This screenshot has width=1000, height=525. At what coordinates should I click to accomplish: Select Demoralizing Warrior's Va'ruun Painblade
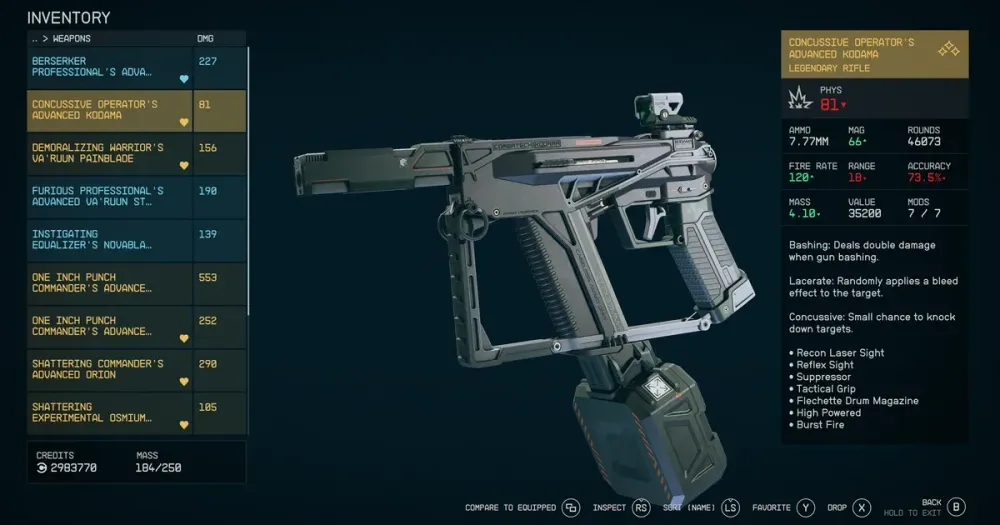(x=110, y=153)
